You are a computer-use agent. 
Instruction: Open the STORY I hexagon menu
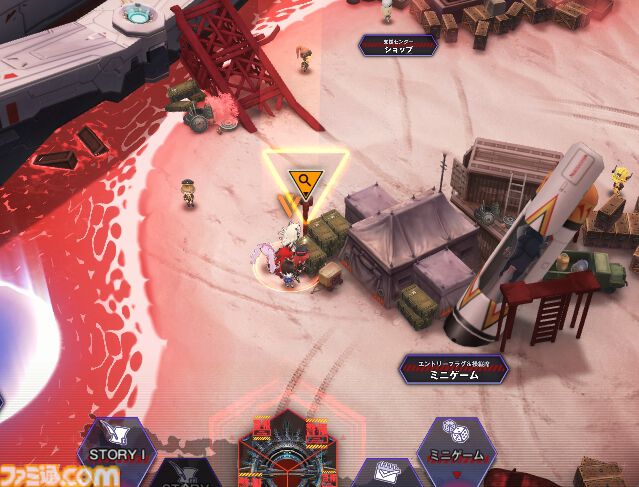pyautogui.click(x=117, y=447)
